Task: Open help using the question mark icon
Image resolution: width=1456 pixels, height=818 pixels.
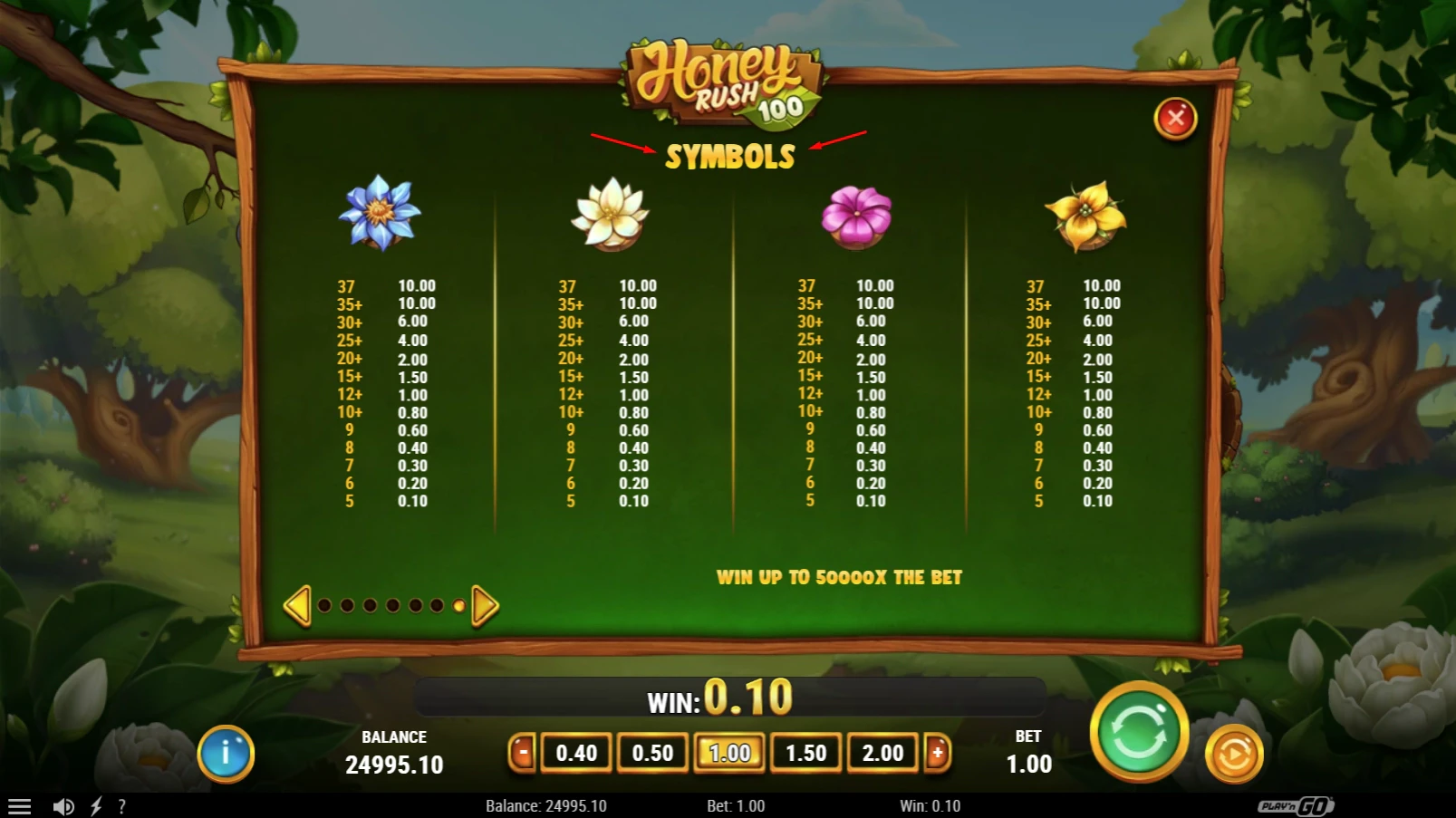Action: pos(122,804)
